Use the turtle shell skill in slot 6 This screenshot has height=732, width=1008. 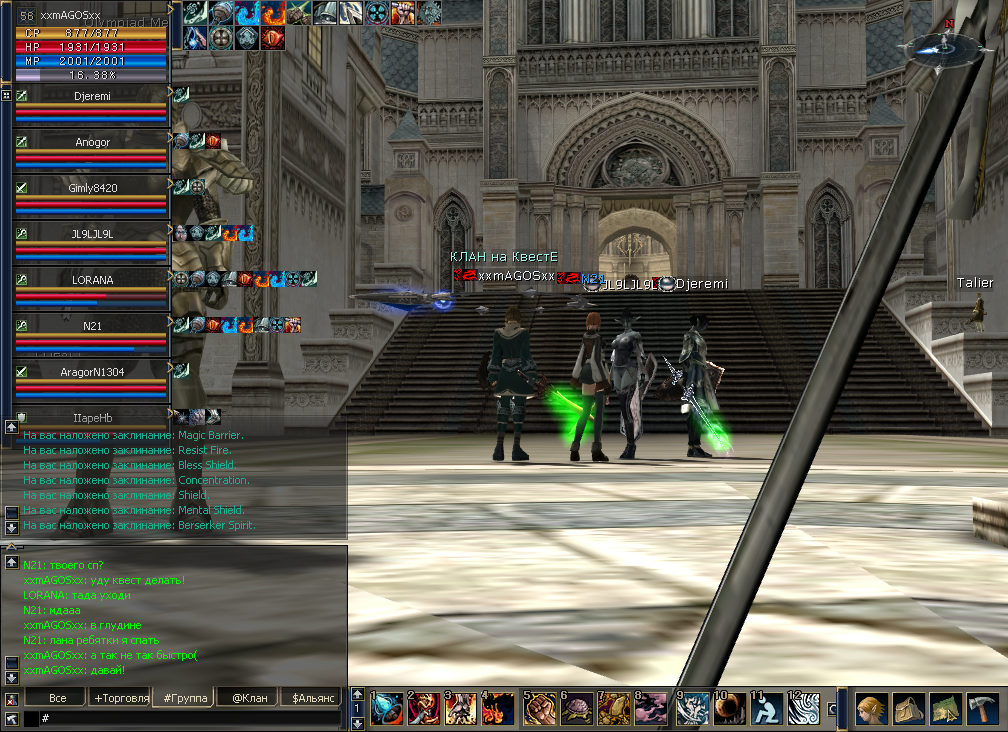tap(577, 709)
